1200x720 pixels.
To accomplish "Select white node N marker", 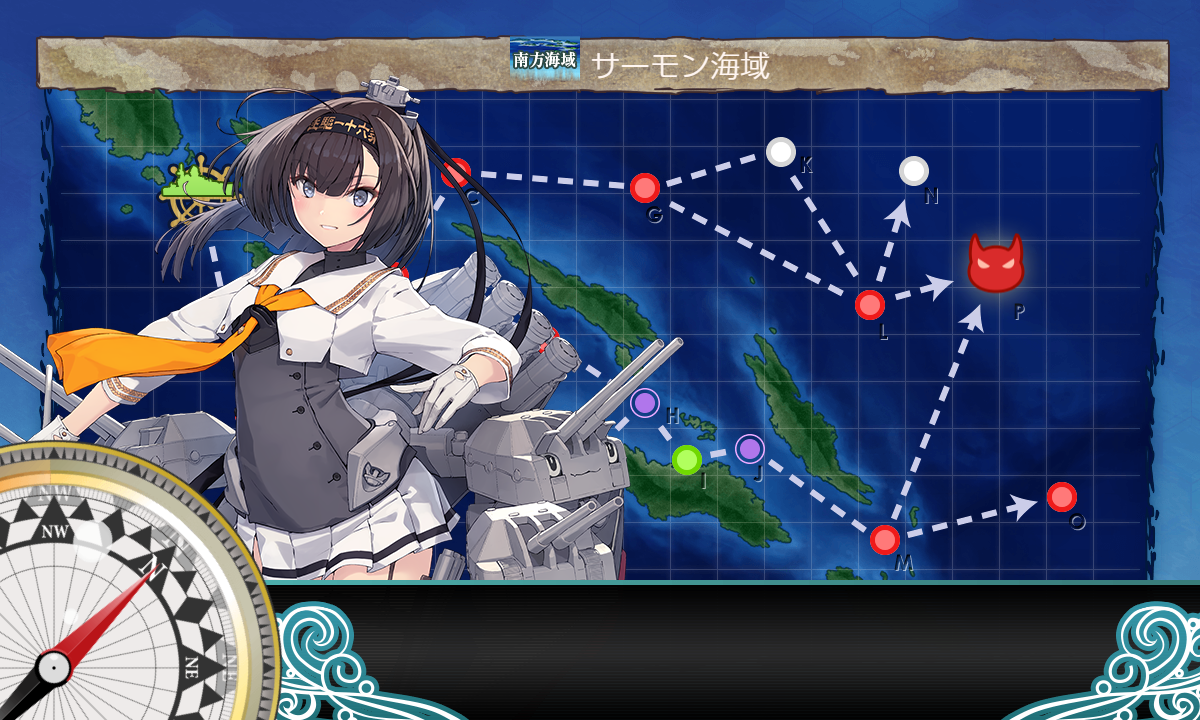I will 913,171.
